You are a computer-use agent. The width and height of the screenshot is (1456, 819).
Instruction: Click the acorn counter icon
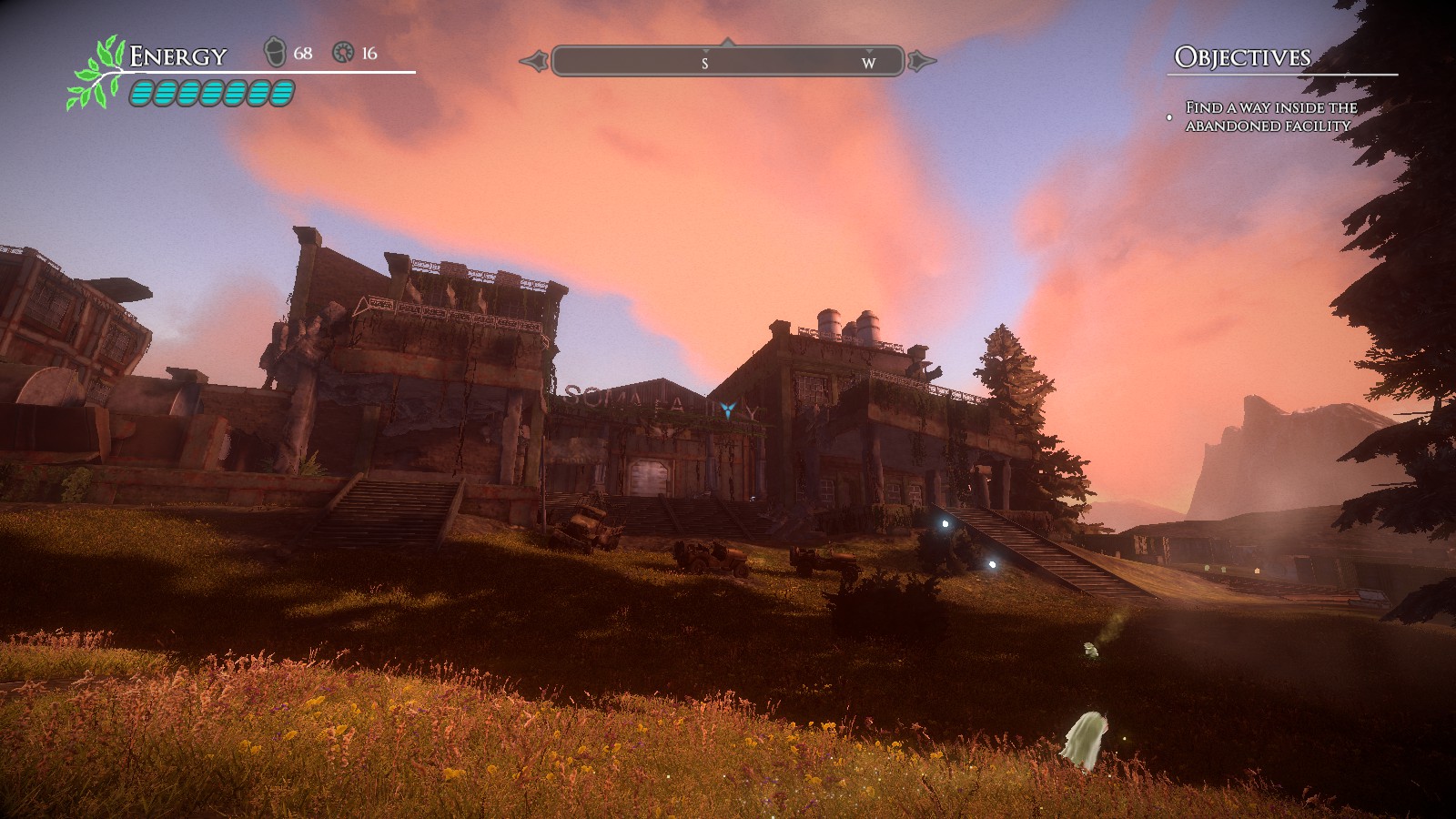[275, 53]
